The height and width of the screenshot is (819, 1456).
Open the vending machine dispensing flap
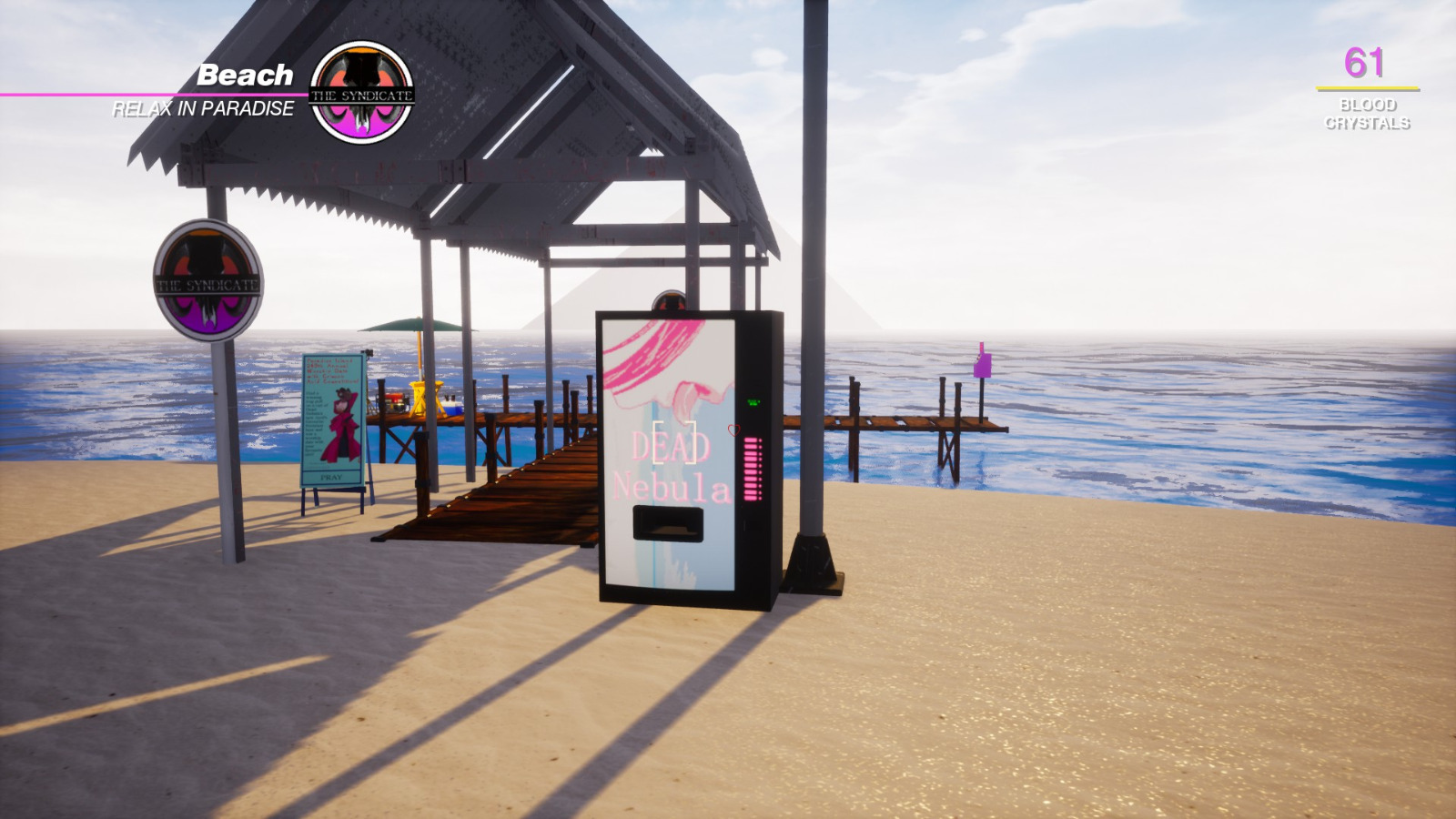tap(670, 522)
